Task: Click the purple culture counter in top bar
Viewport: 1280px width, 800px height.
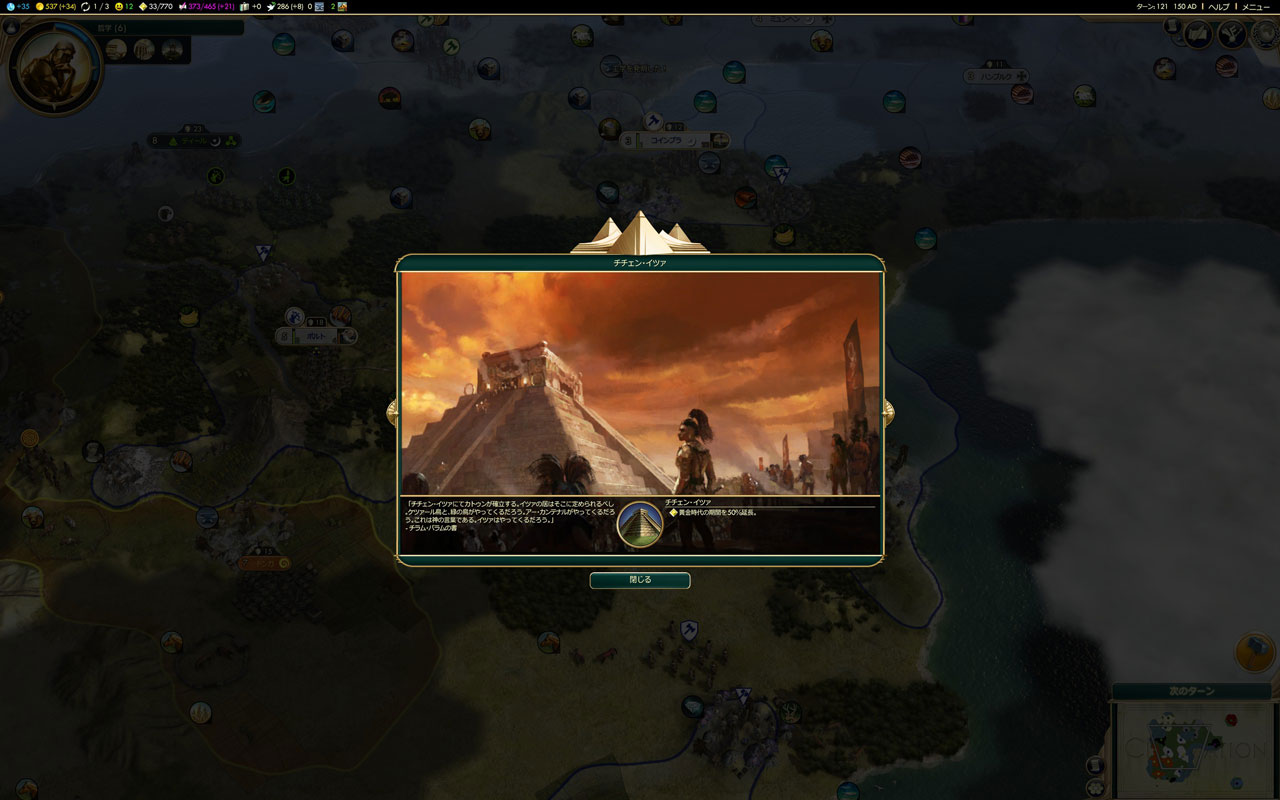Action: (207, 6)
